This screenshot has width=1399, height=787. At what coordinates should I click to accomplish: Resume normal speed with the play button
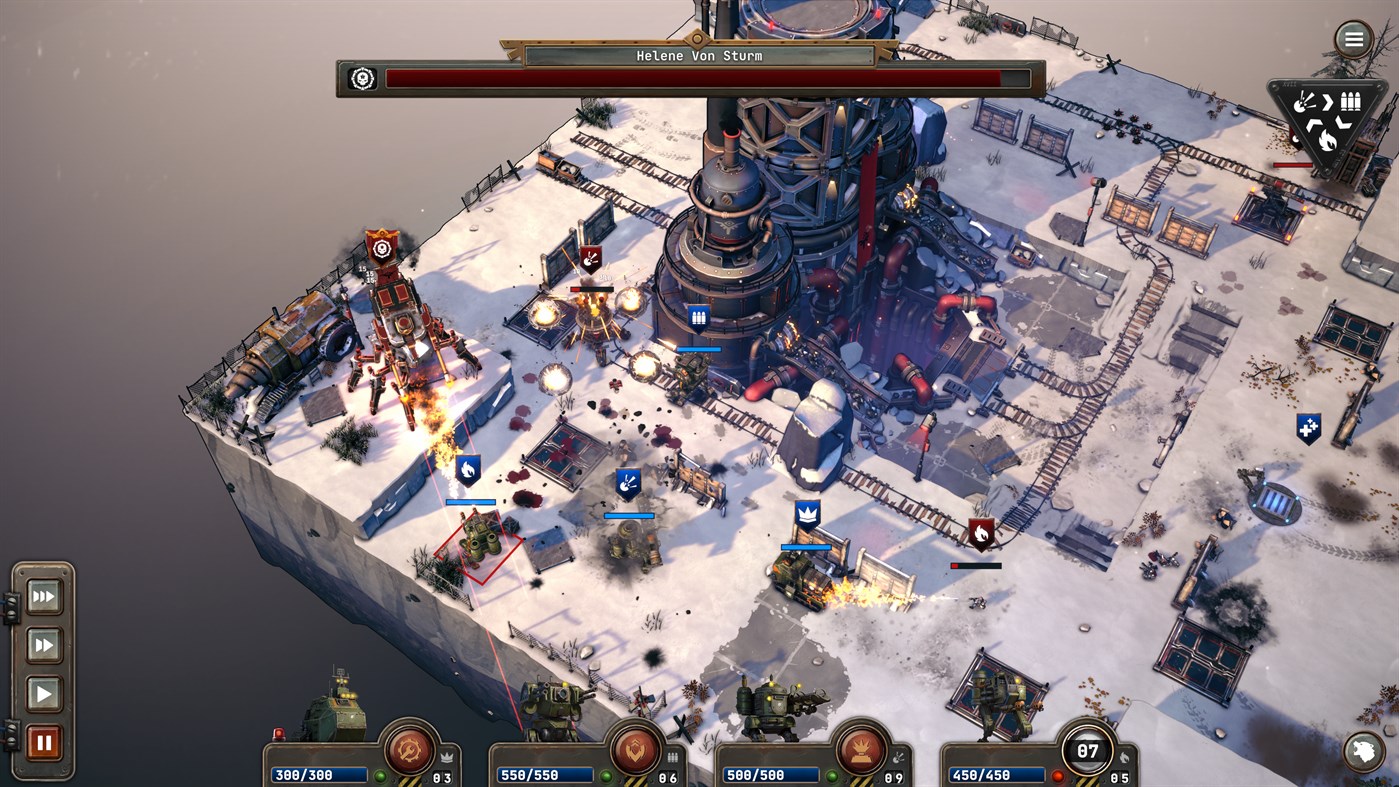[43, 694]
